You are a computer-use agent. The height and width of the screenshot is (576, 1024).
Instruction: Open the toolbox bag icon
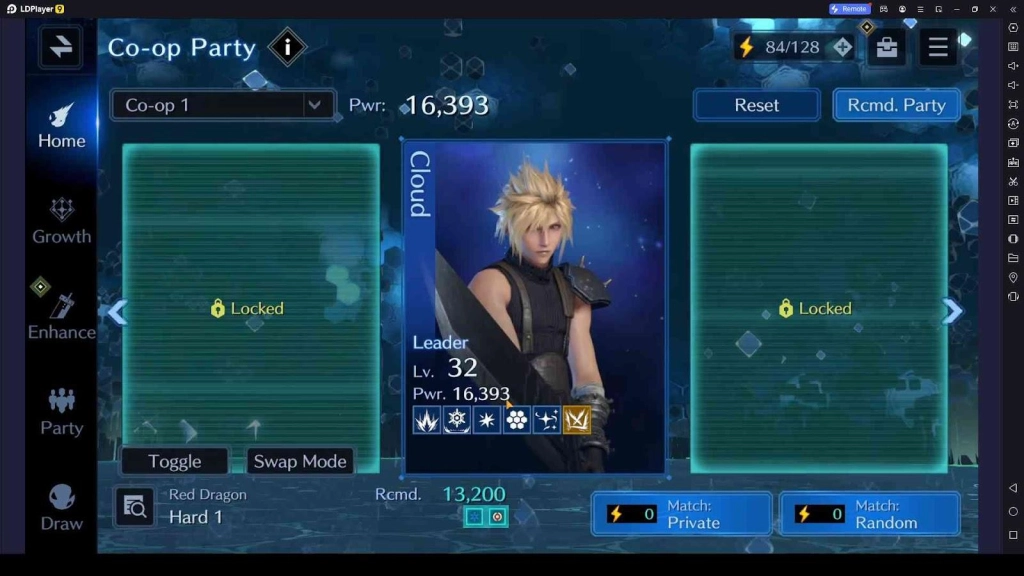[x=886, y=47]
